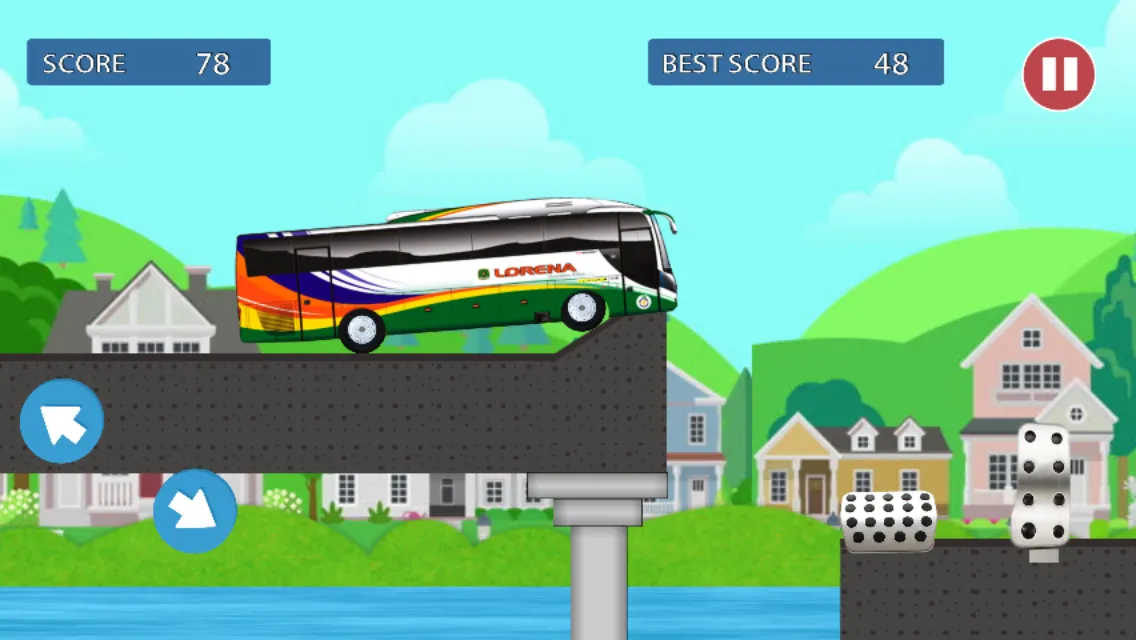Step on the wide brake pedal
Viewport: 1136px width, 640px height.
(888, 521)
